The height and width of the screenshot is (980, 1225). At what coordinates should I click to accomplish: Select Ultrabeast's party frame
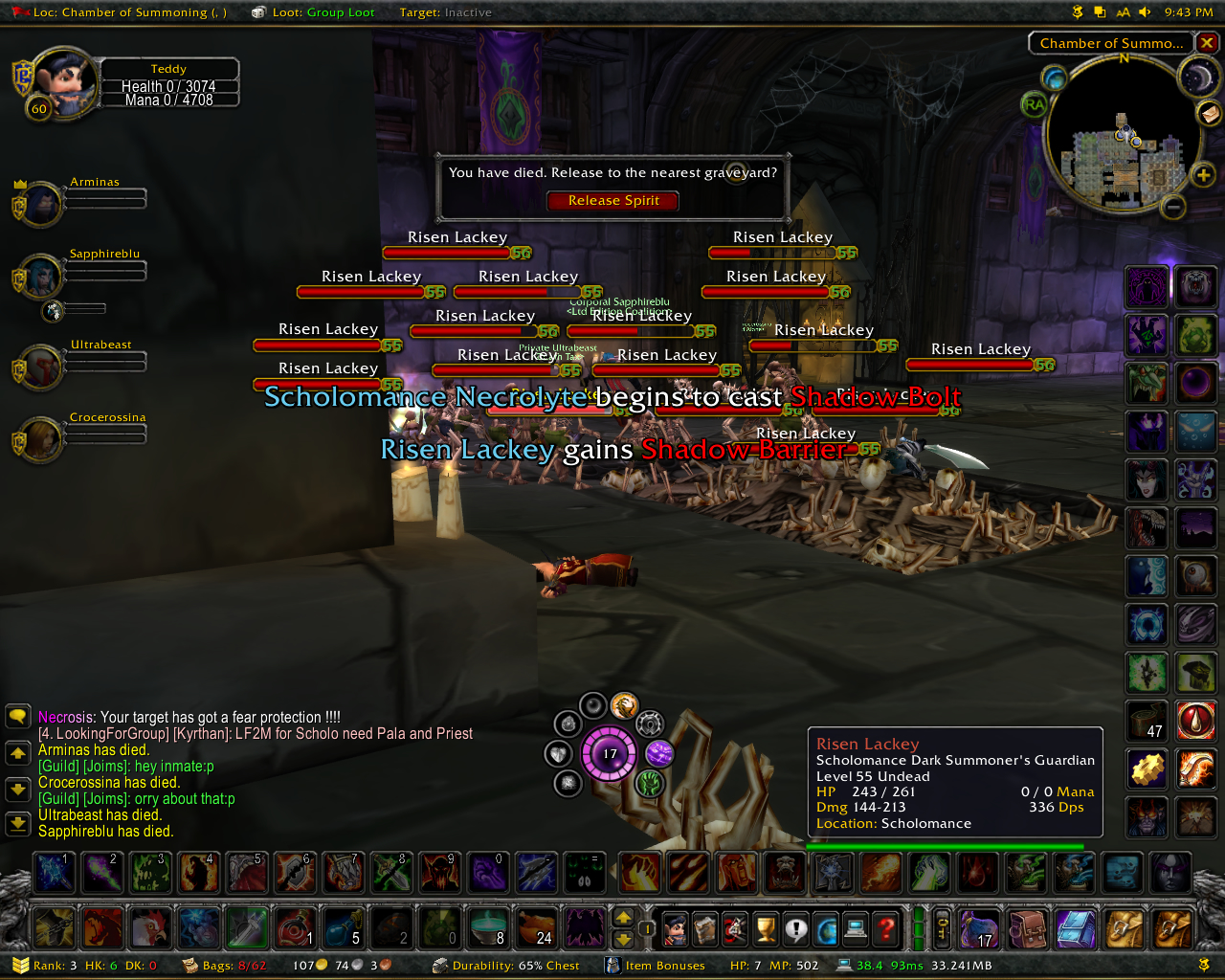click(40, 367)
